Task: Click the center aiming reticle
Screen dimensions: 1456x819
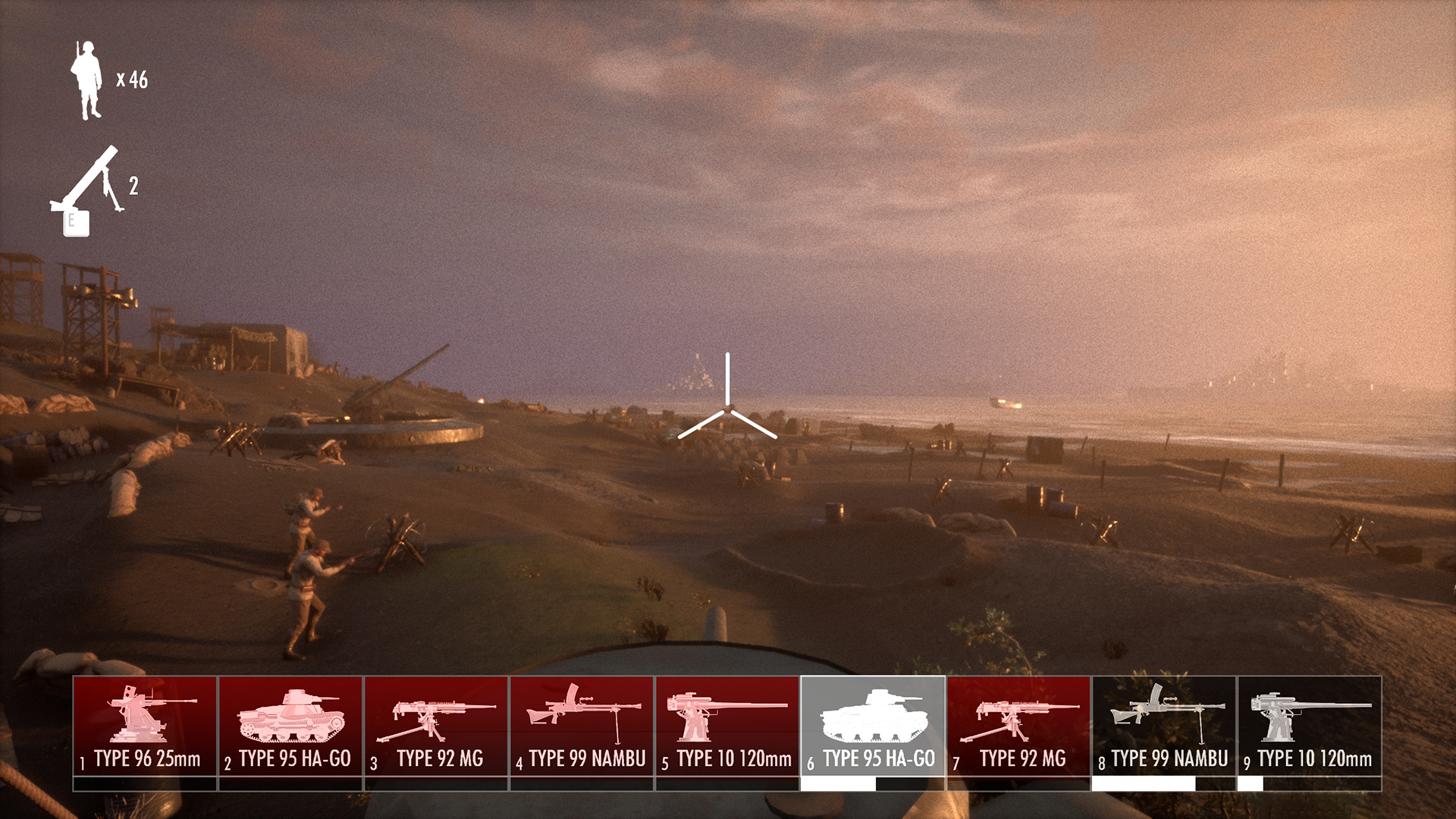Action: 727,409
